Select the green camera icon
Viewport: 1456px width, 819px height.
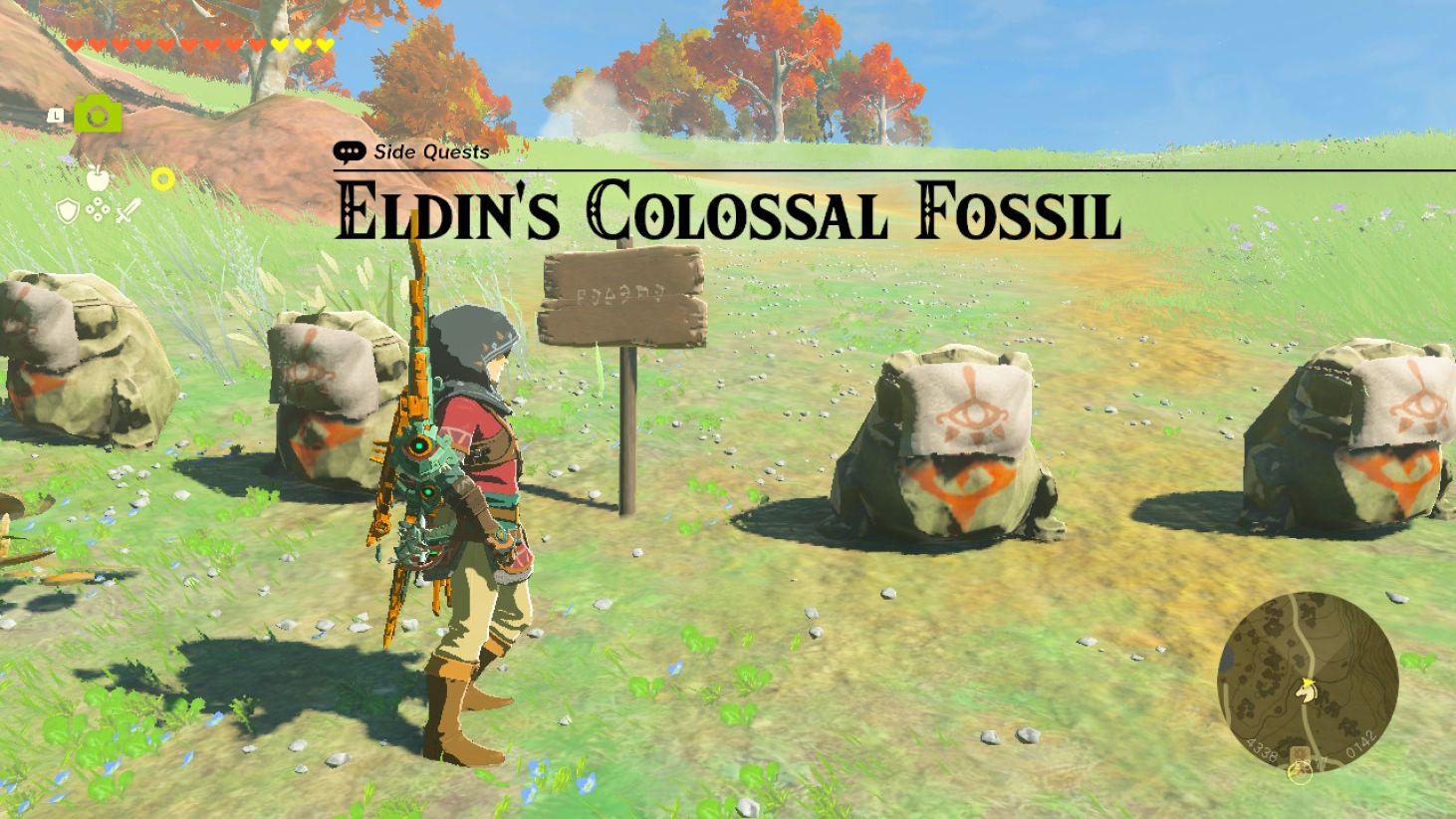pos(98,116)
